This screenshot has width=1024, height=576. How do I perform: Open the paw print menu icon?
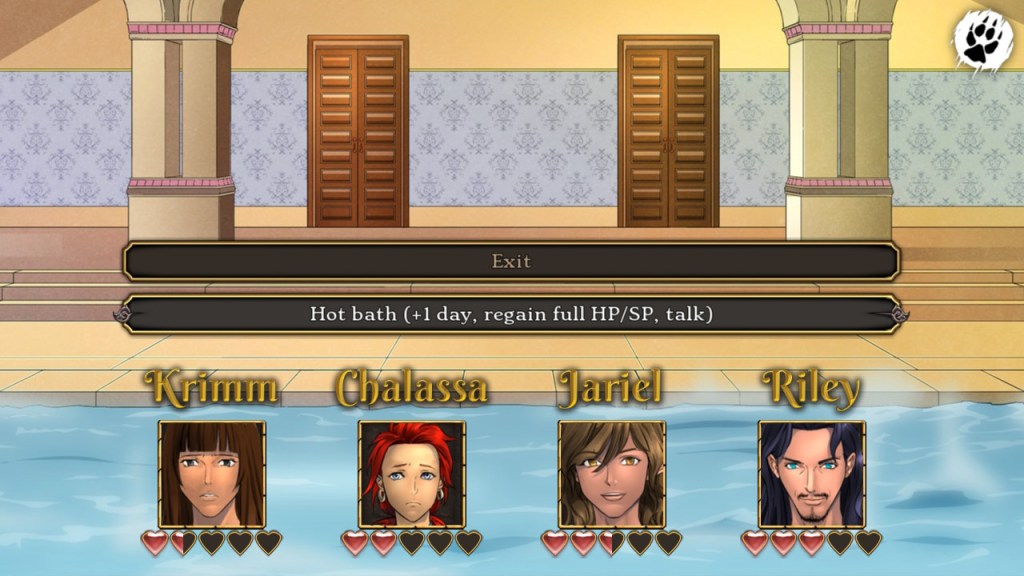point(983,39)
